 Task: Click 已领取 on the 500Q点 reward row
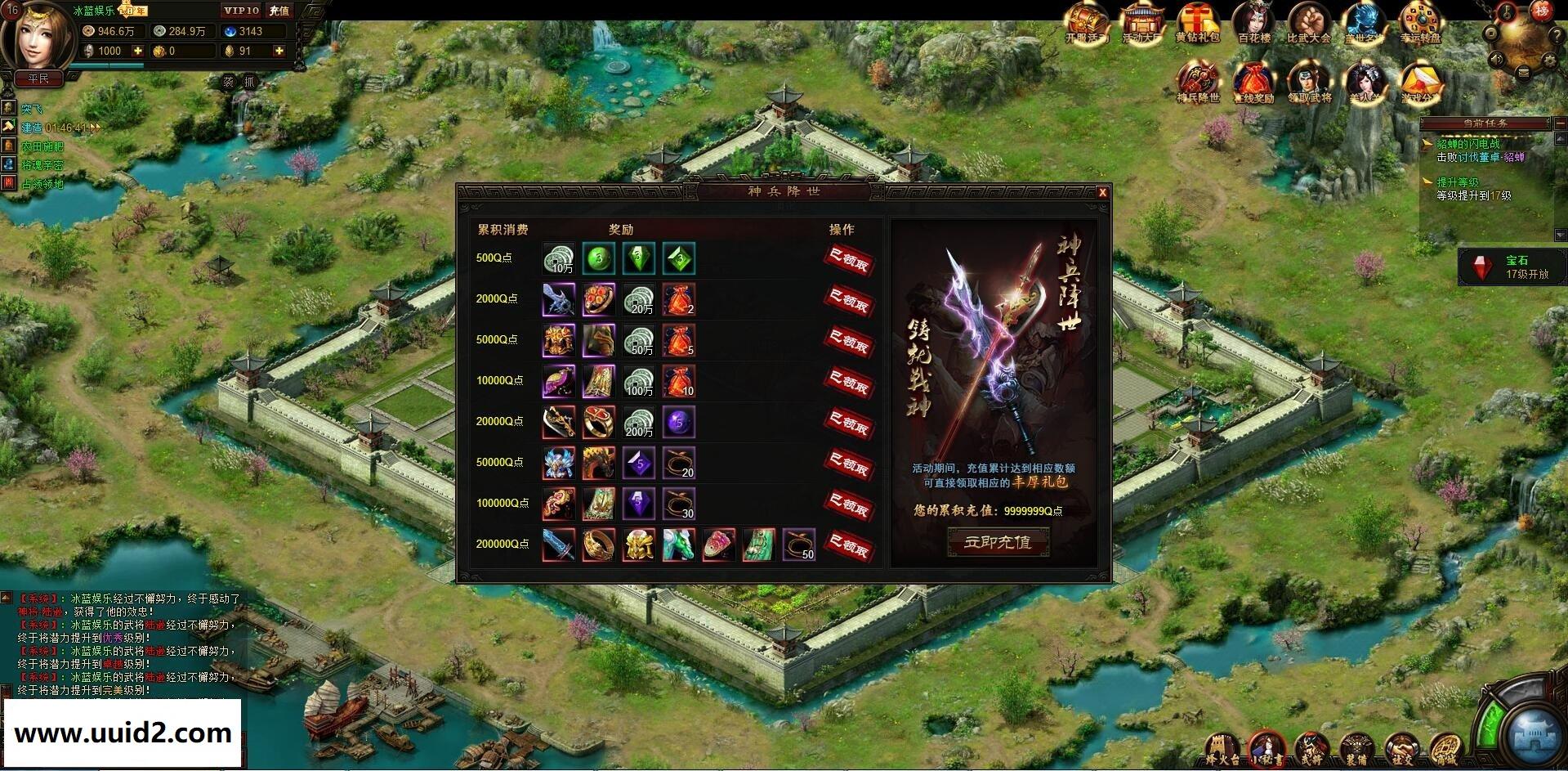pyautogui.click(x=850, y=258)
